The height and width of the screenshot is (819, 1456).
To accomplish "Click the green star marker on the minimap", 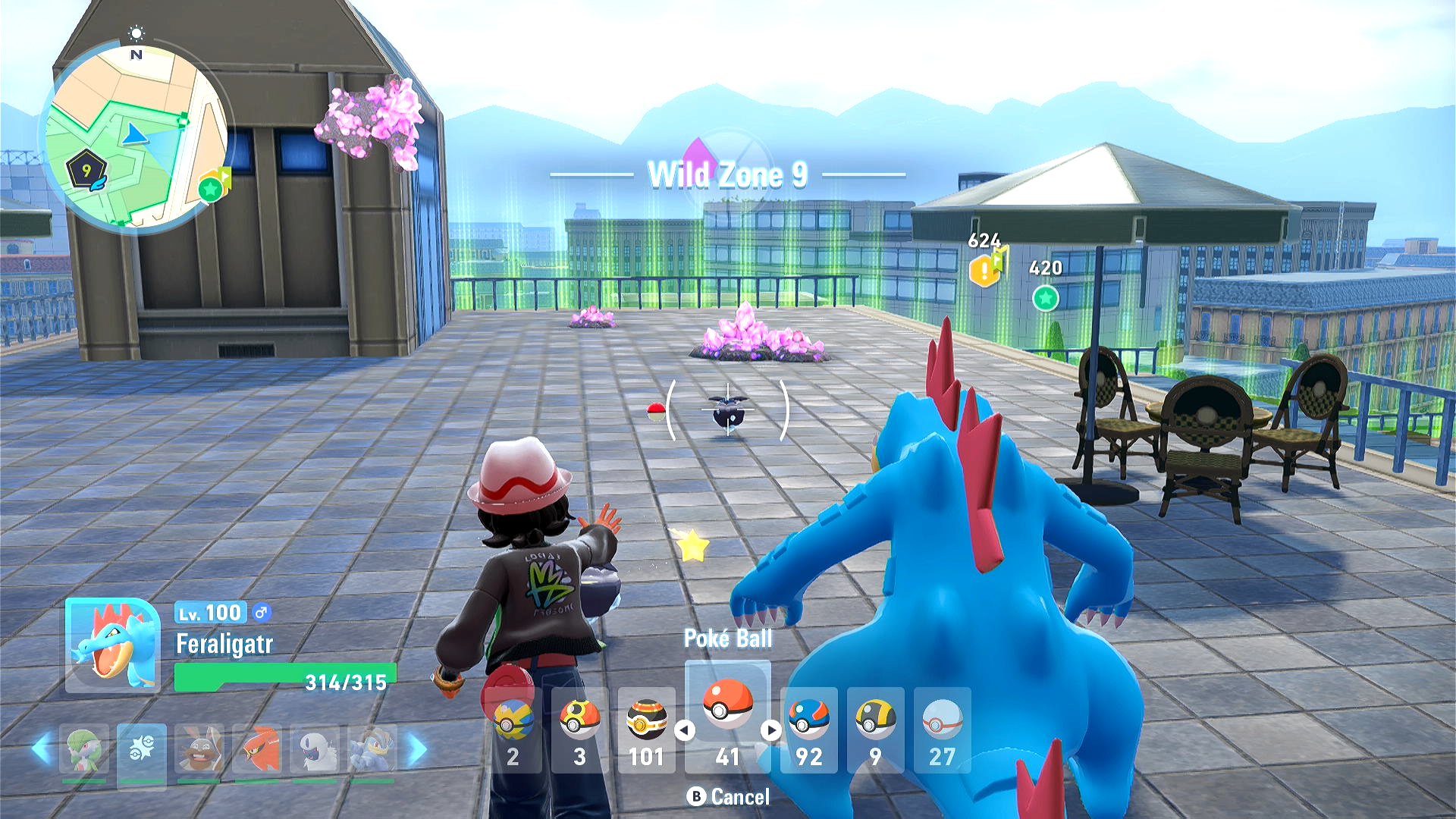I will pyautogui.click(x=211, y=188).
